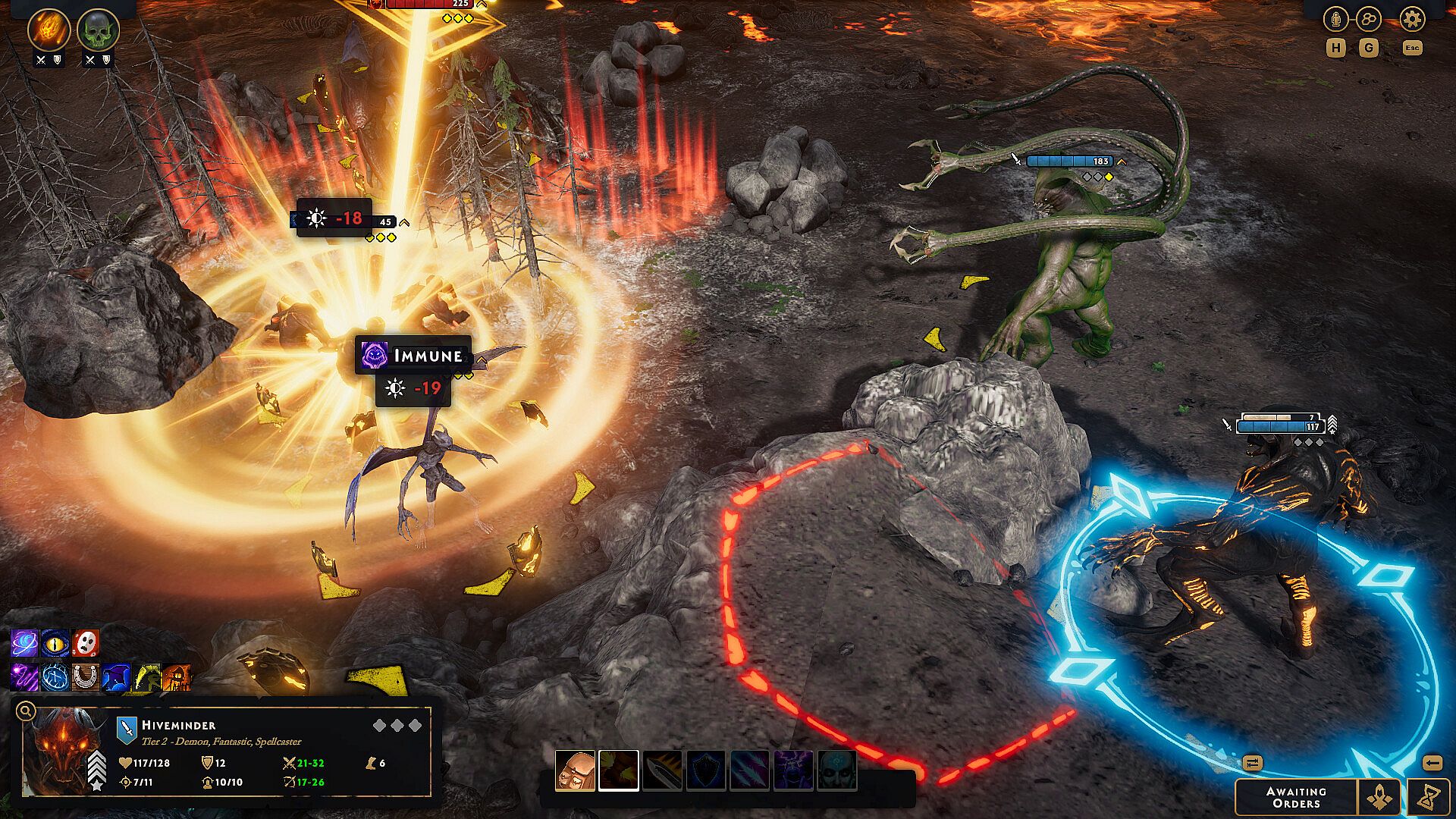Inspect the yellow slit eye status icon
The width and height of the screenshot is (1456, 819).
55,643
